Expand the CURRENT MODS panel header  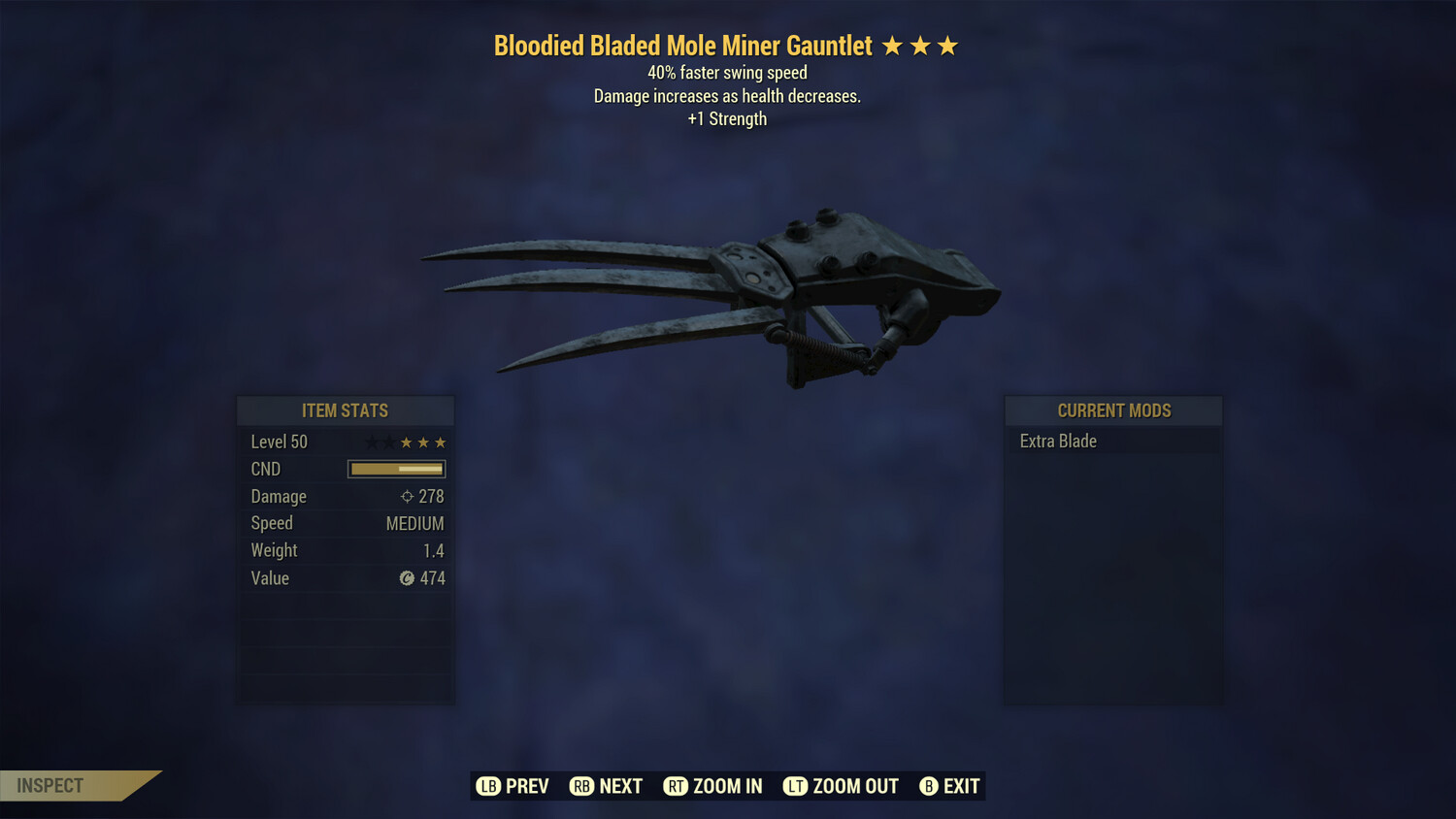[x=1113, y=410]
